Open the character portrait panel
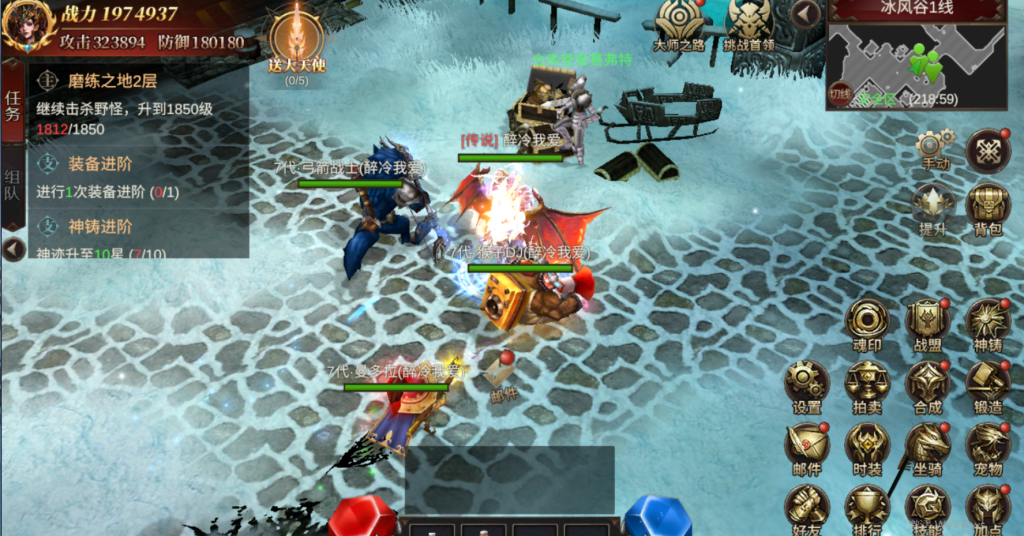The width and height of the screenshot is (1024, 536). 27,27
